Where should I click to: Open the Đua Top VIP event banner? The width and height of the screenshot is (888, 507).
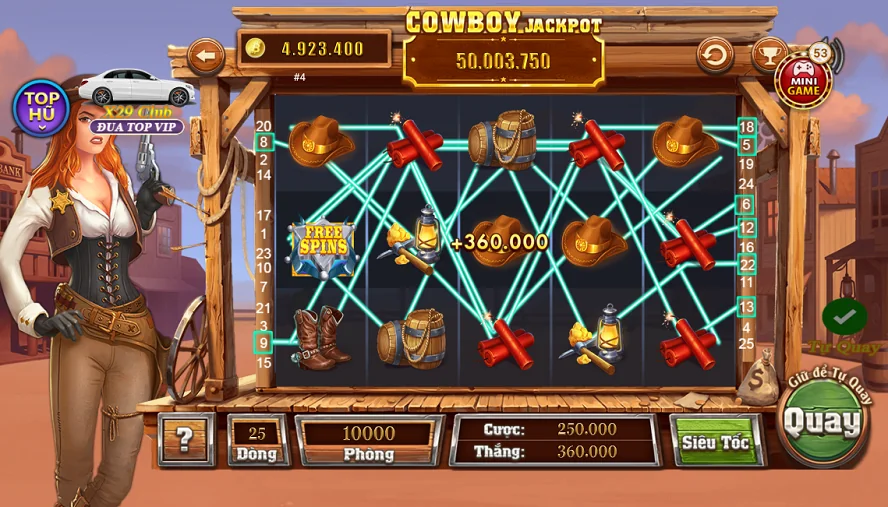[137, 126]
